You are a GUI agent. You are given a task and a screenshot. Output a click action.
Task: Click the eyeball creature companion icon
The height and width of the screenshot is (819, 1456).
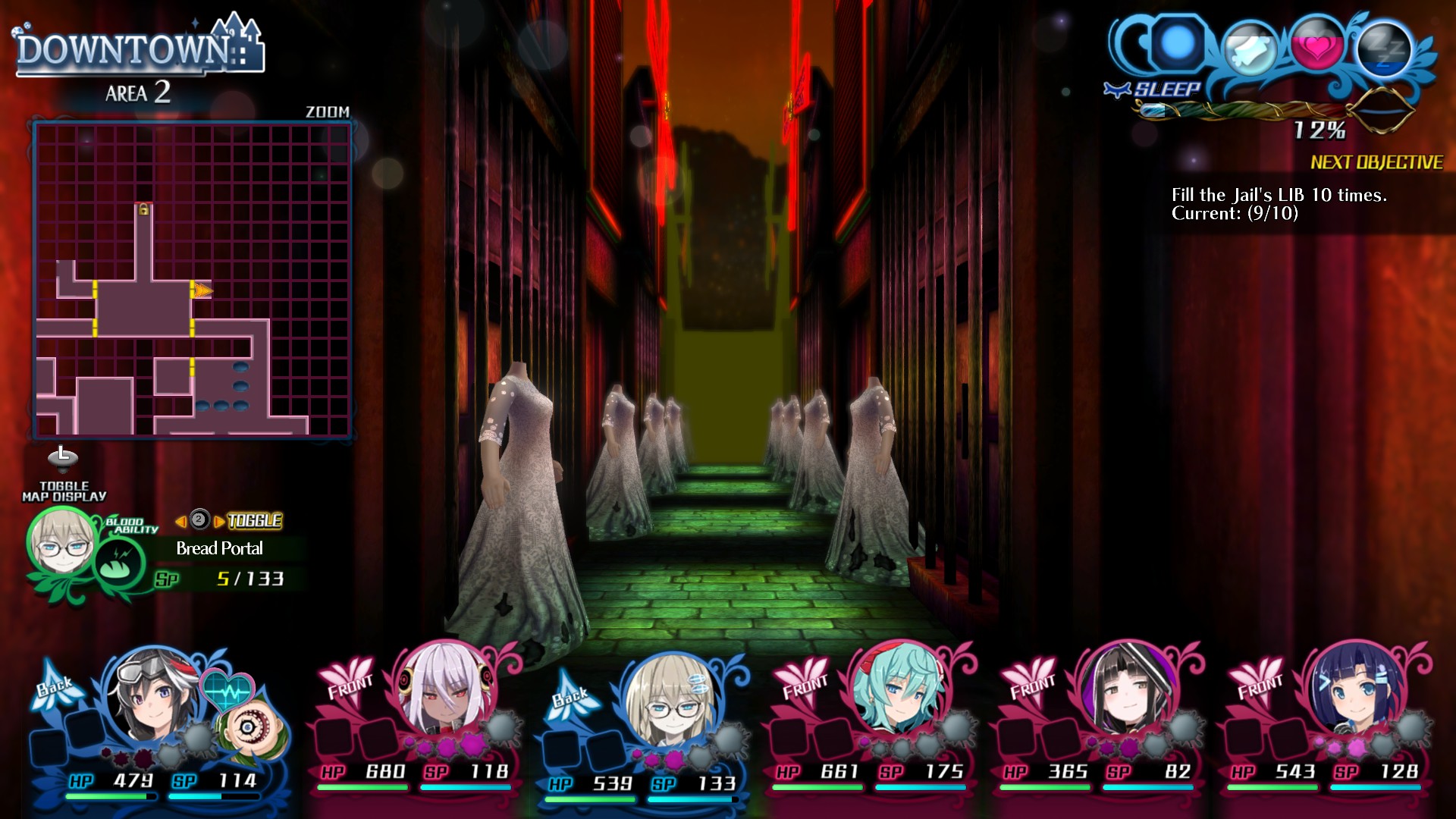pos(247,728)
